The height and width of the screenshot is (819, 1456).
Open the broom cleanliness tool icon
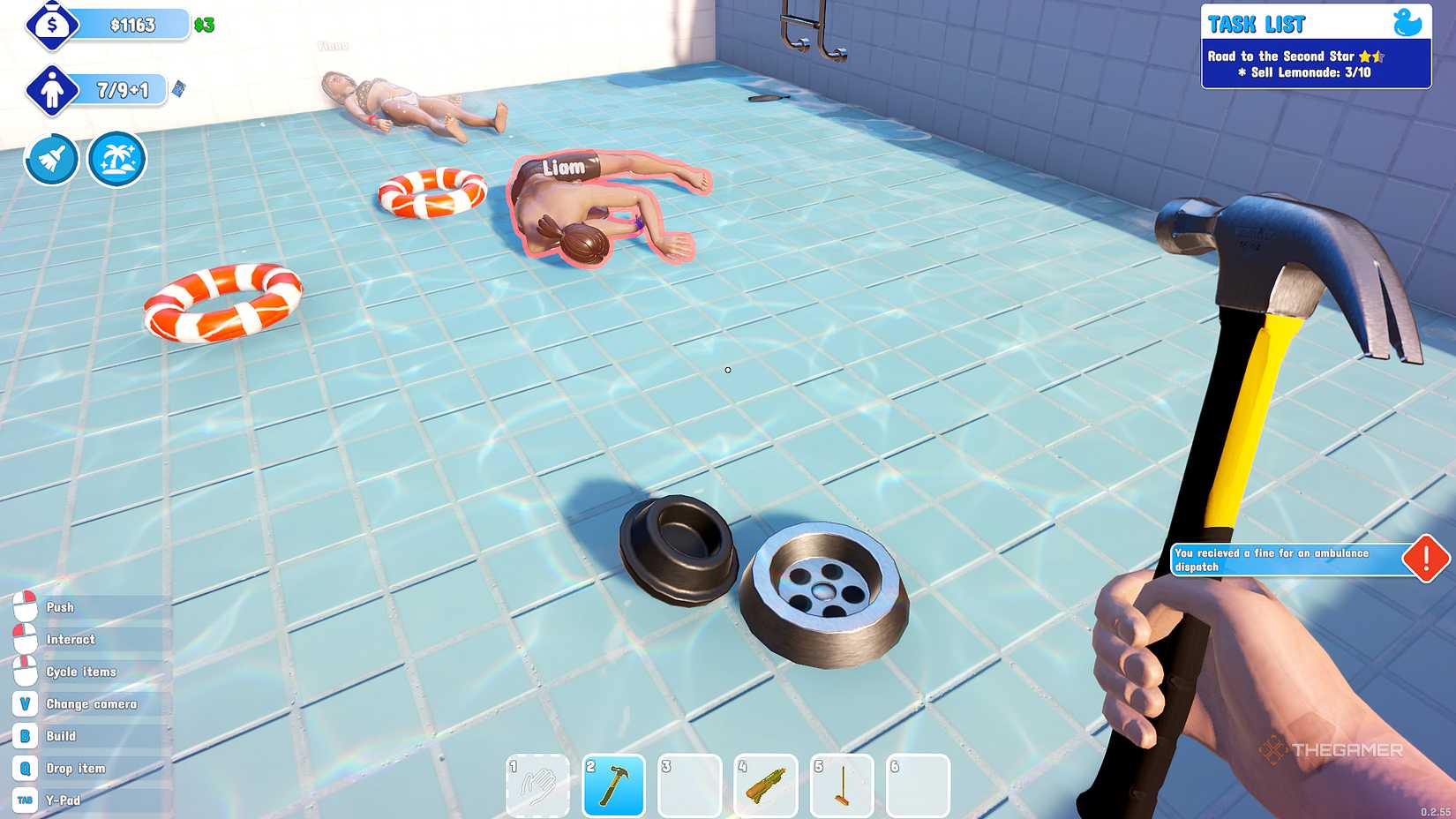(50, 160)
